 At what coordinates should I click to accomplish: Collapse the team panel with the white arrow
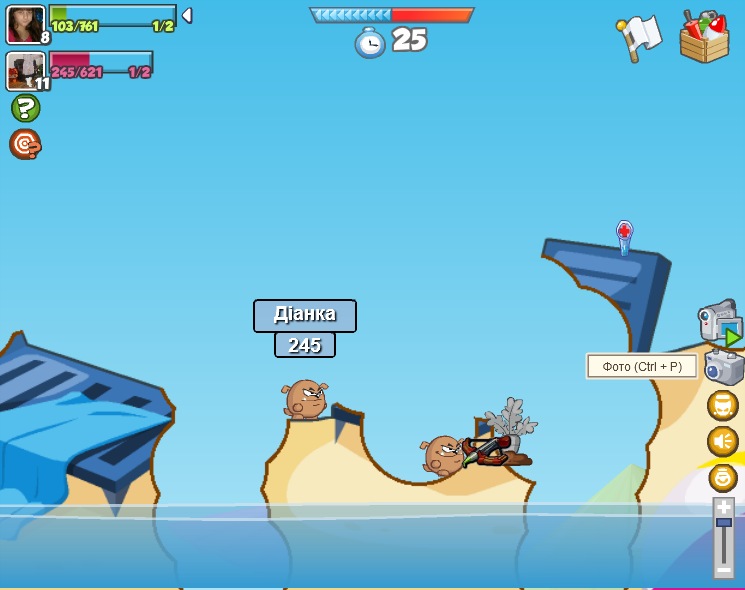click(187, 16)
